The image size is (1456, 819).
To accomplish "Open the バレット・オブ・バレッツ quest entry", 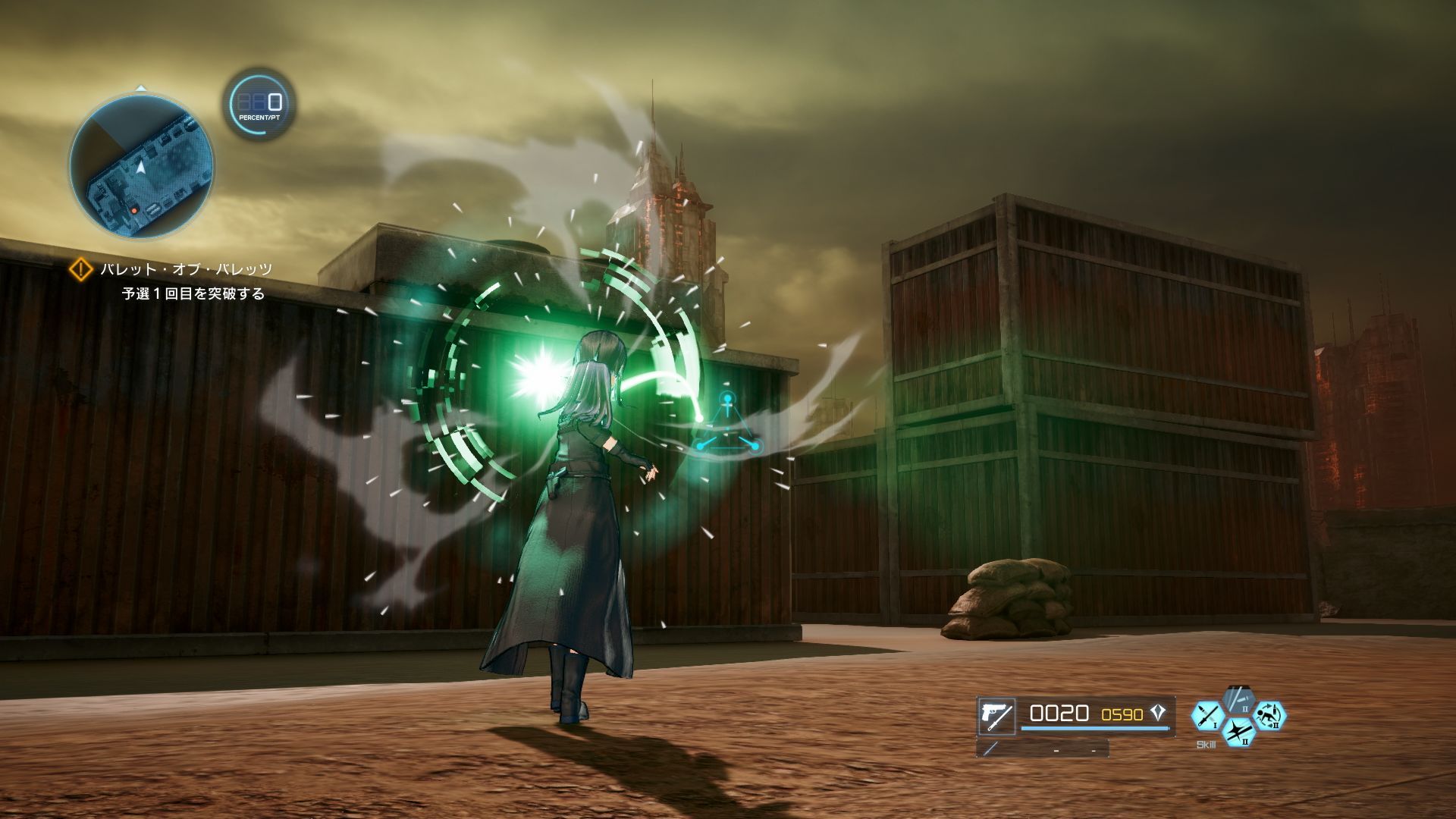I will coord(186,268).
